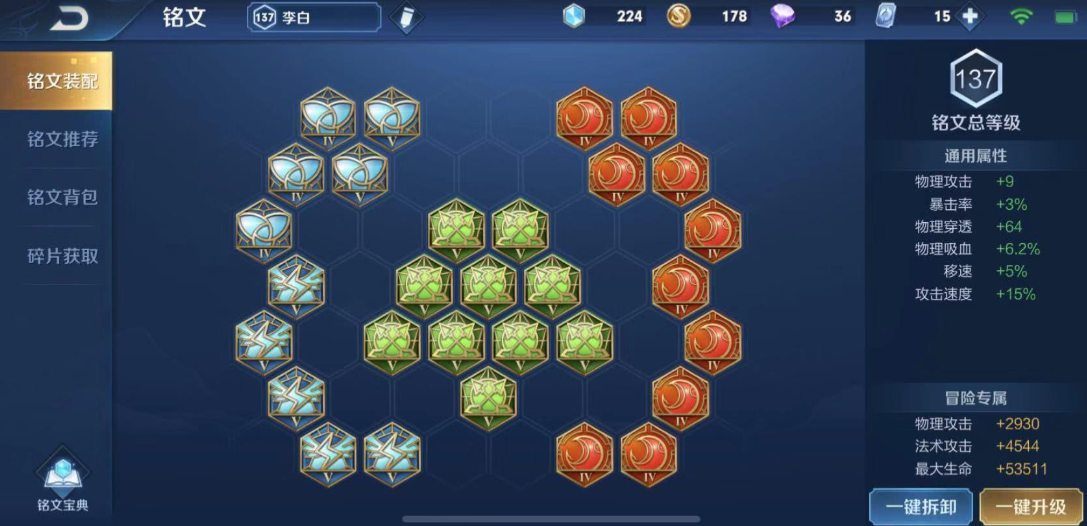
Task: Select the 李白 rune page dropdown
Action: tap(314, 18)
